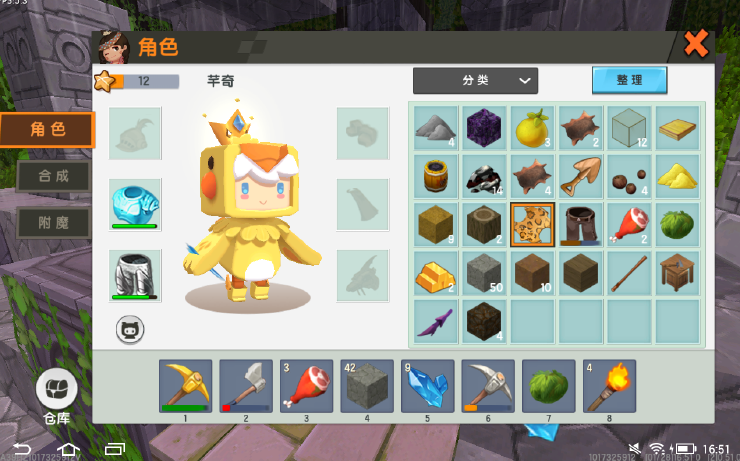
Task: Switch to the 合成 crafting tab
Action: pyautogui.click(x=52, y=176)
